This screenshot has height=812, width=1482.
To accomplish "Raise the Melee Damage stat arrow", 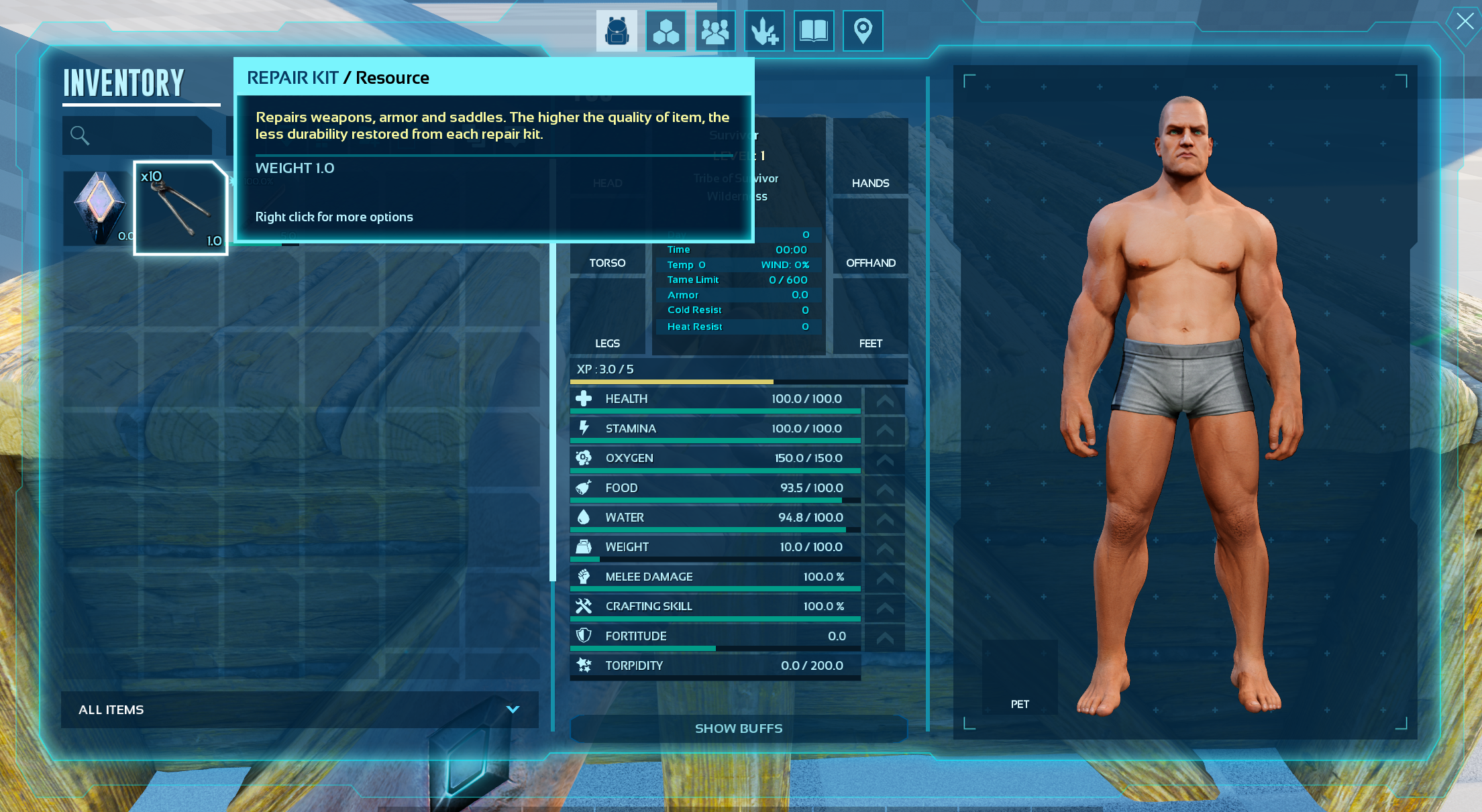I will 885,578.
